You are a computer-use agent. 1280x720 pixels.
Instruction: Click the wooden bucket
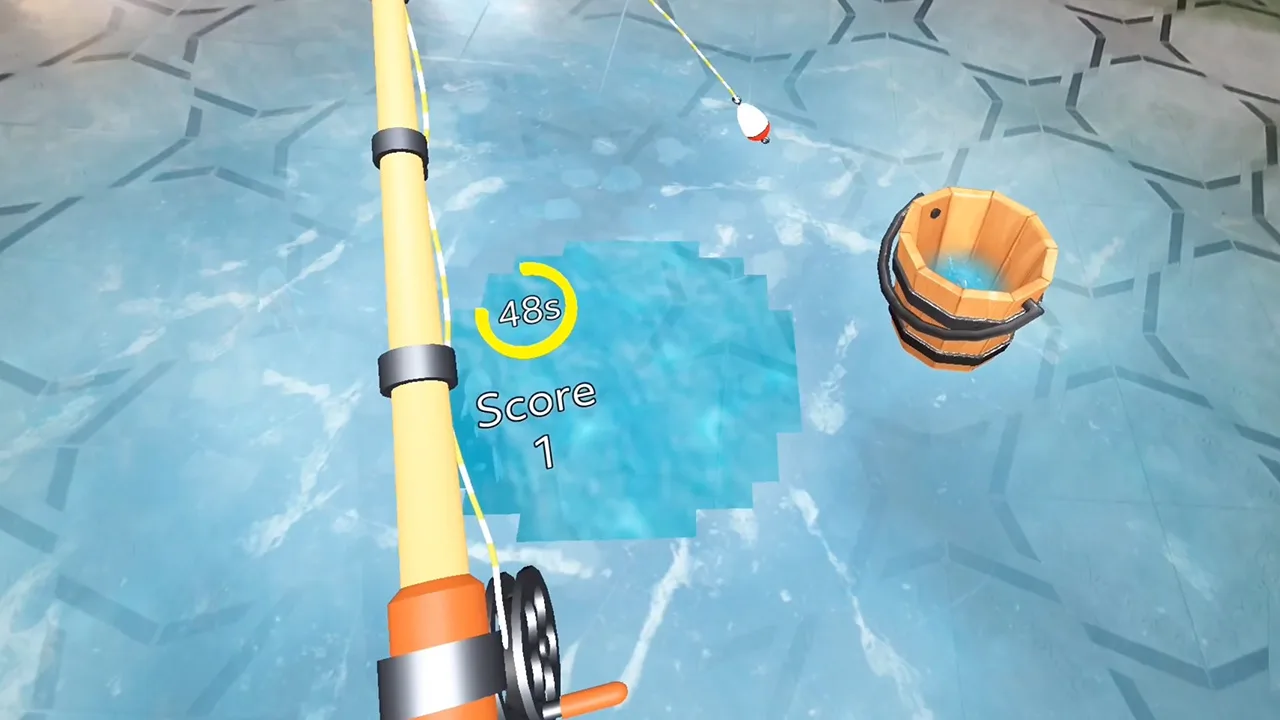[x=970, y=280]
